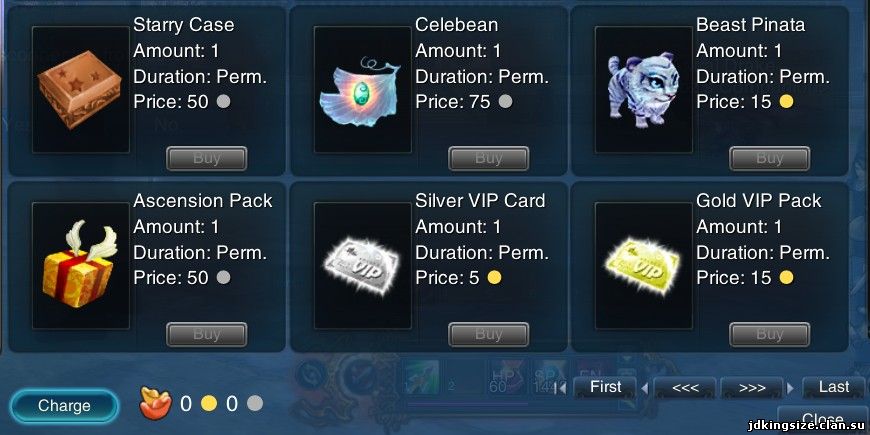Jump to the Last shop page
The height and width of the screenshot is (435, 870).
coord(833,387)
